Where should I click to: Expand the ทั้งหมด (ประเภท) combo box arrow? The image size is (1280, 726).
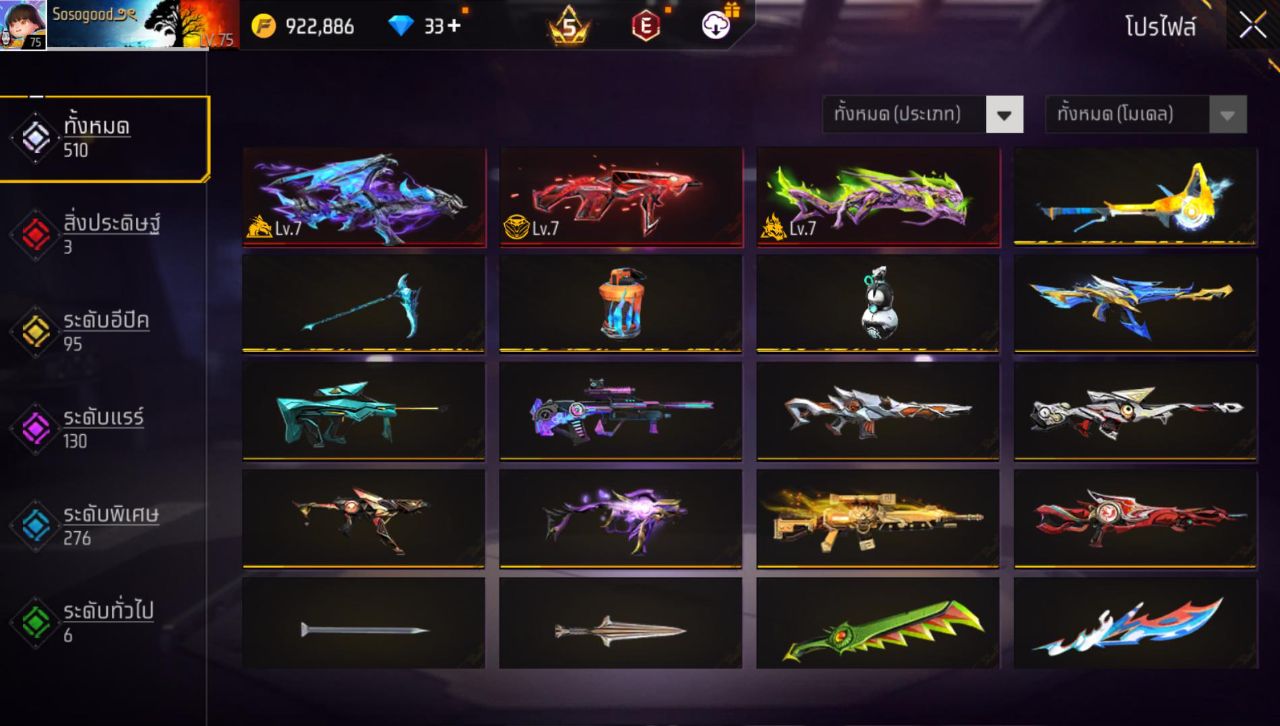1005,114
